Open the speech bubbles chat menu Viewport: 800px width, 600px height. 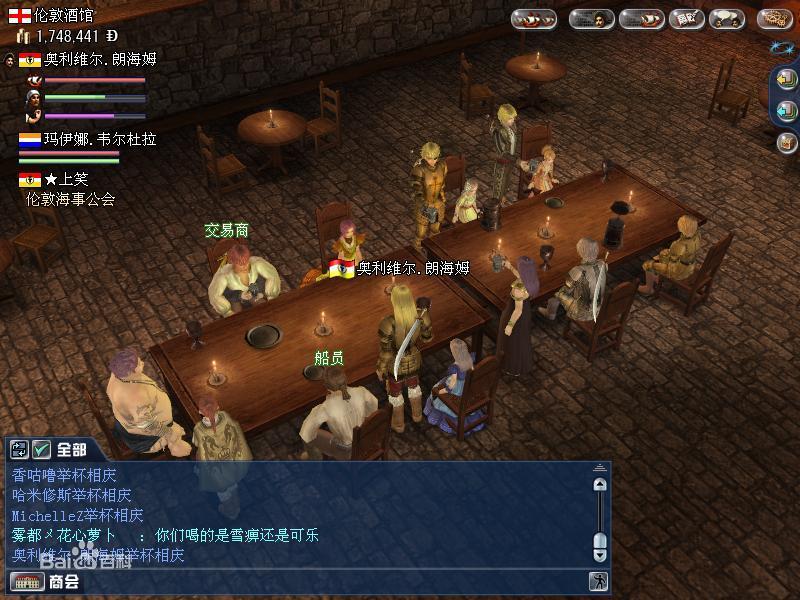726,19
